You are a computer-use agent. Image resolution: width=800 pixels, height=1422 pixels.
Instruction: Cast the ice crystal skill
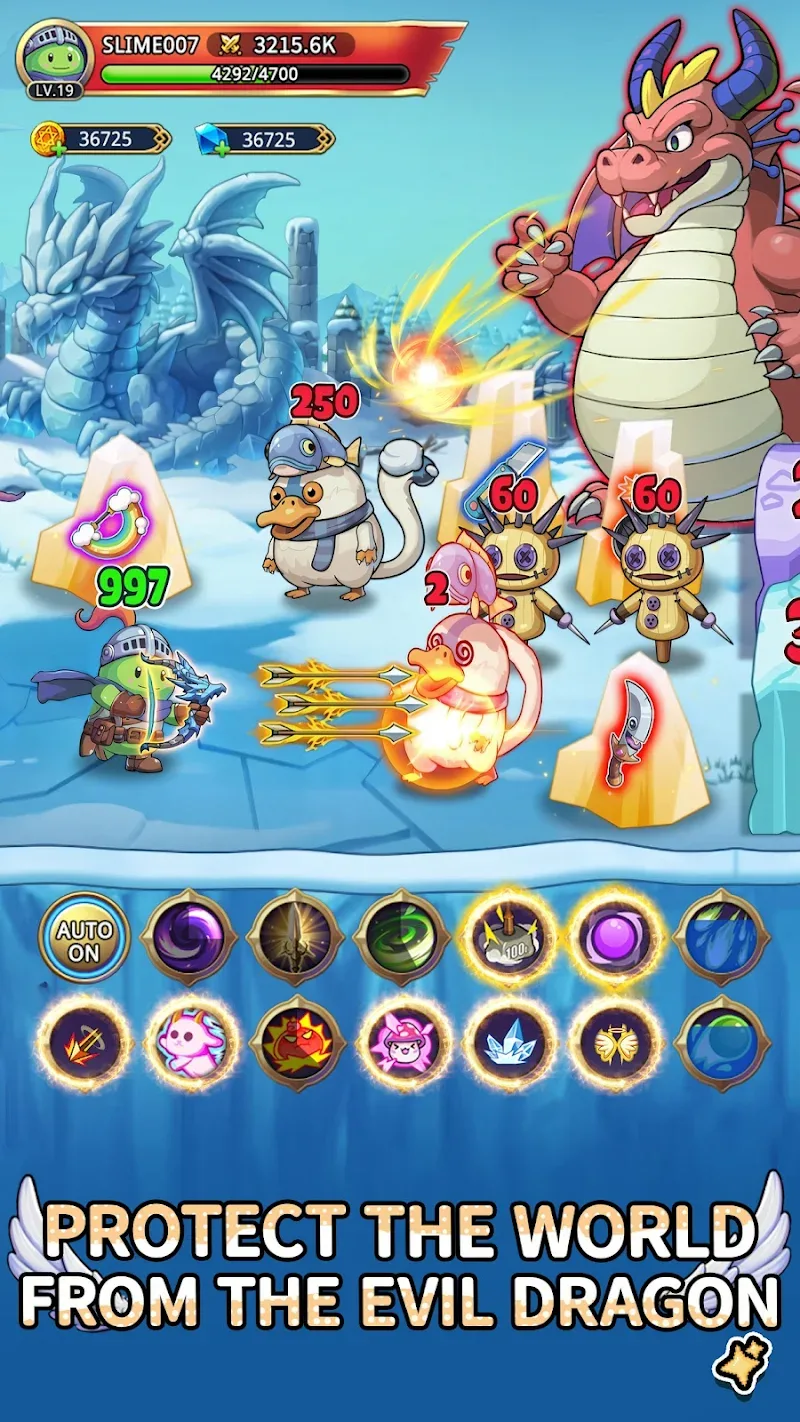click(510, 1045)
